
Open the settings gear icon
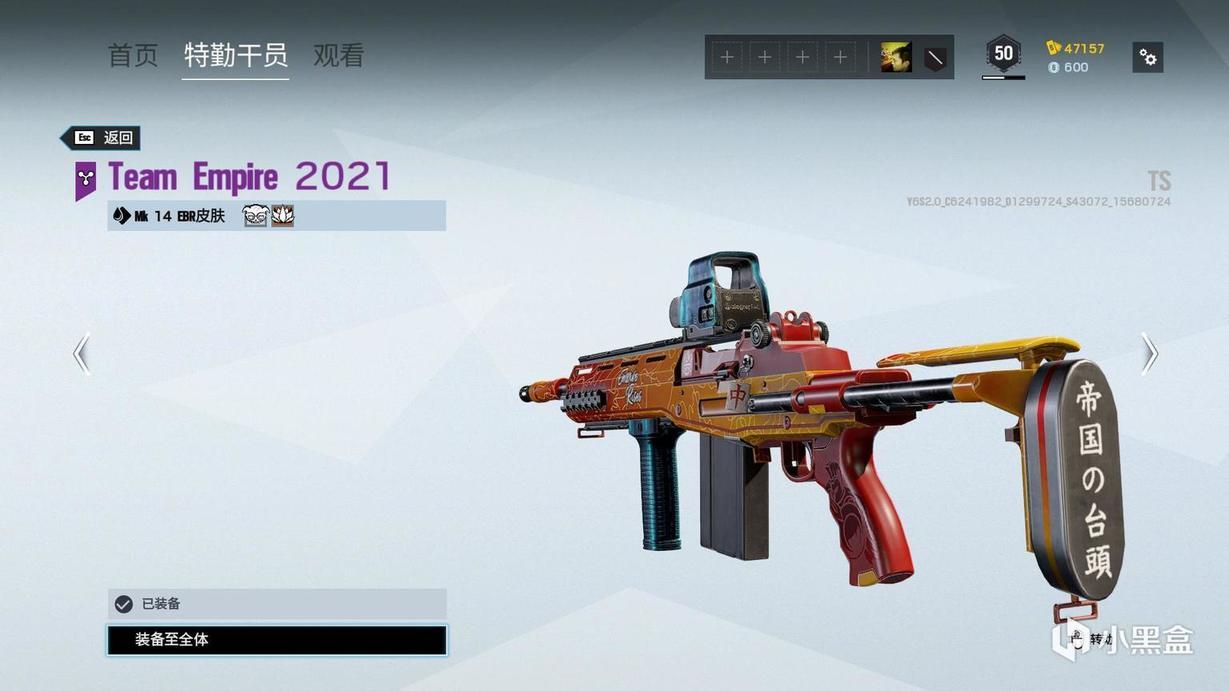(x=1148, y=58)
